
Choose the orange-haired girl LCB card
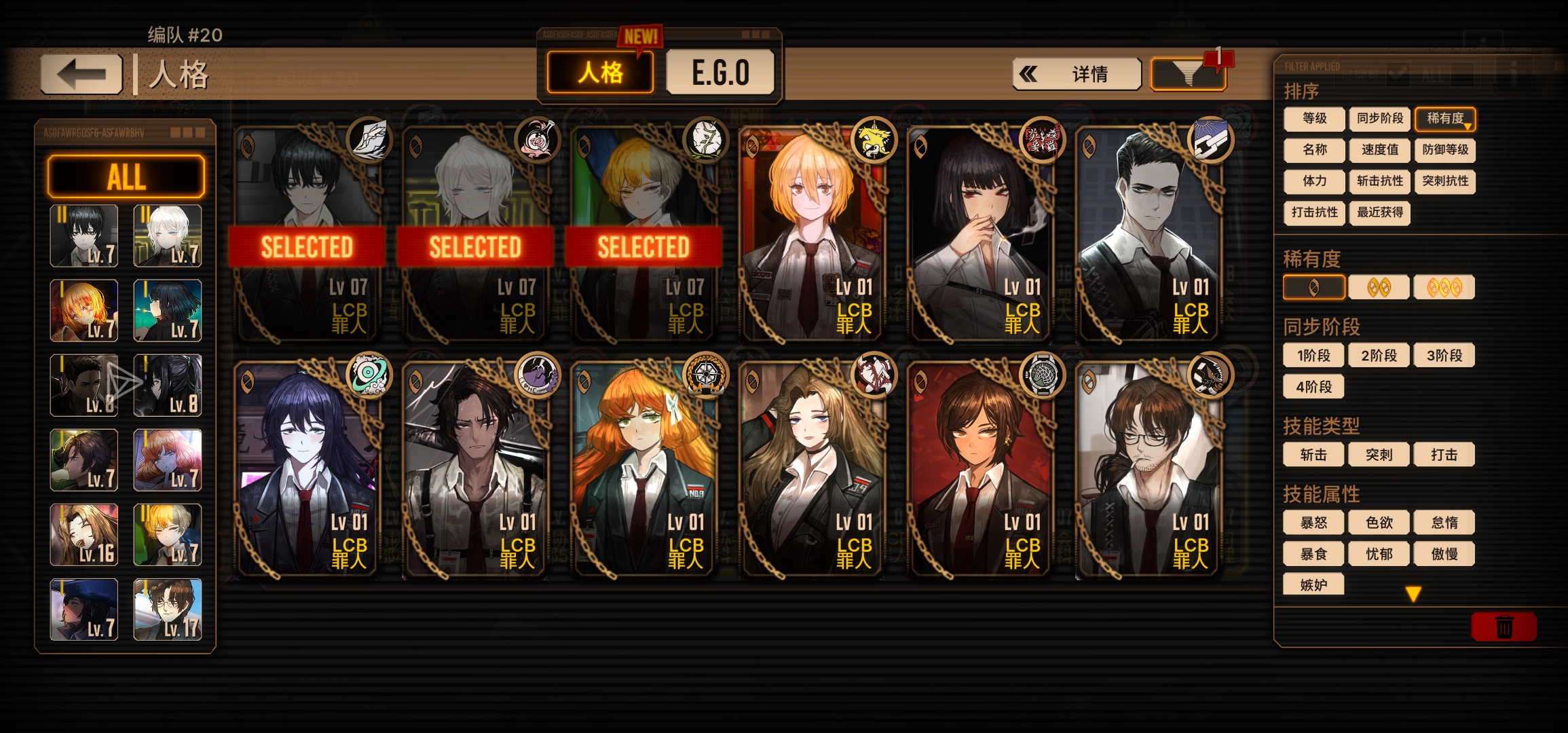click(x=642, y=470)
